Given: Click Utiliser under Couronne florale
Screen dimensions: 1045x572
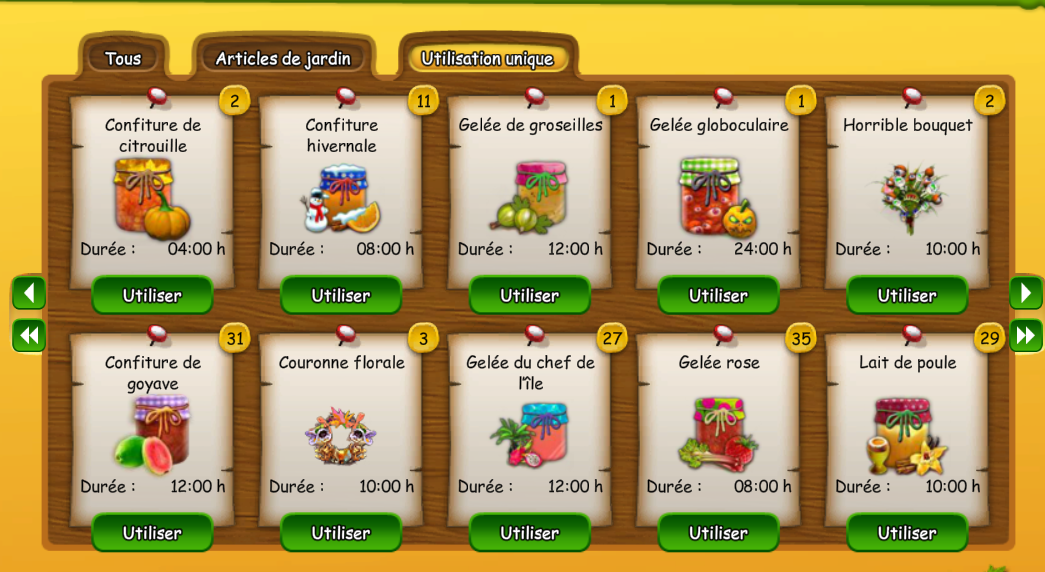Looking at the screenshot, I should (x=341, y=533).
